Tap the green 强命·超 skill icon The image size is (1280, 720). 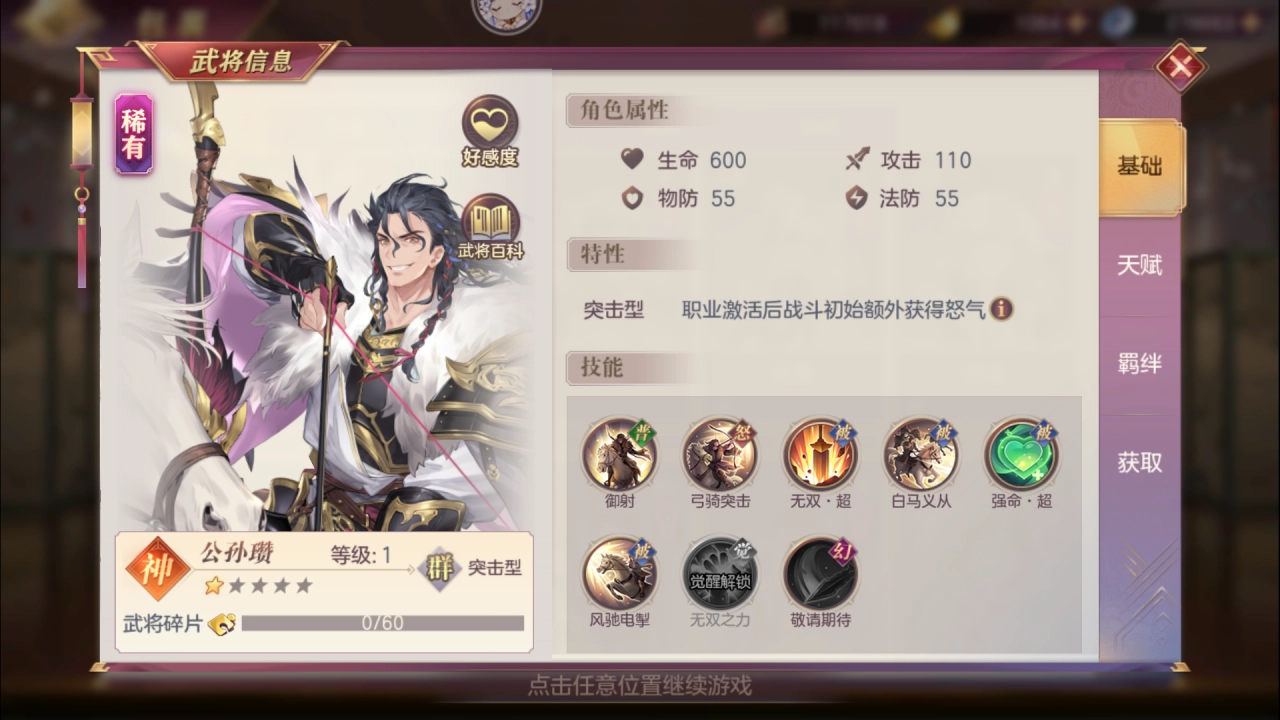1021,455
